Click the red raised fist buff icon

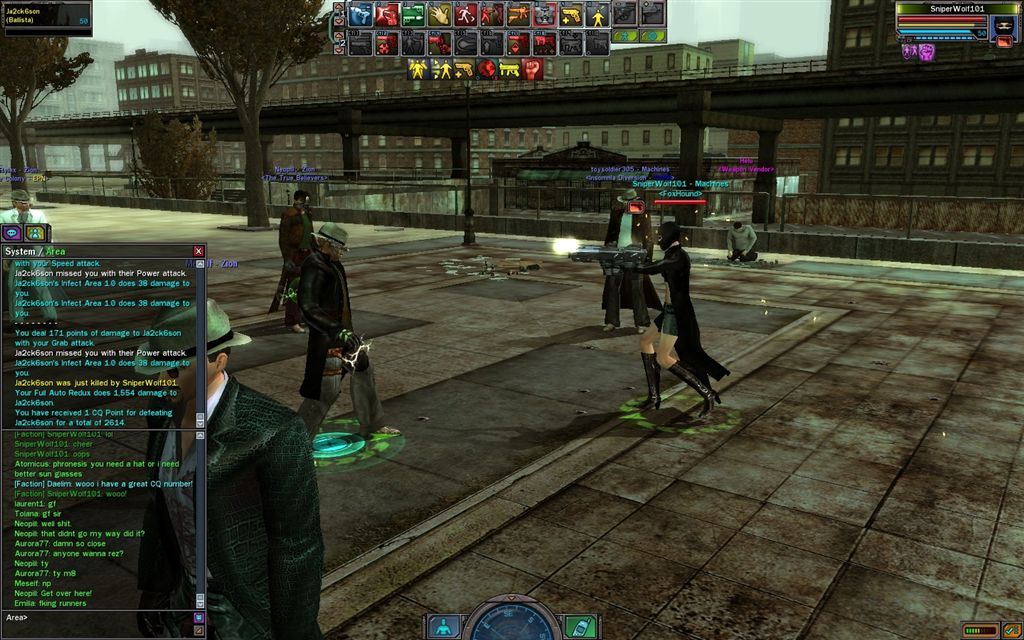533,69
